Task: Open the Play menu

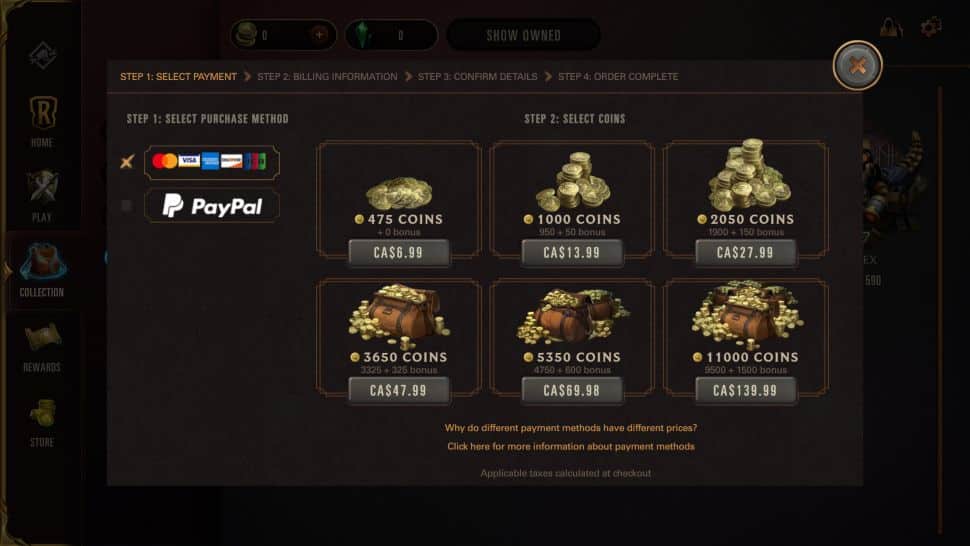Action: (42, 194)
